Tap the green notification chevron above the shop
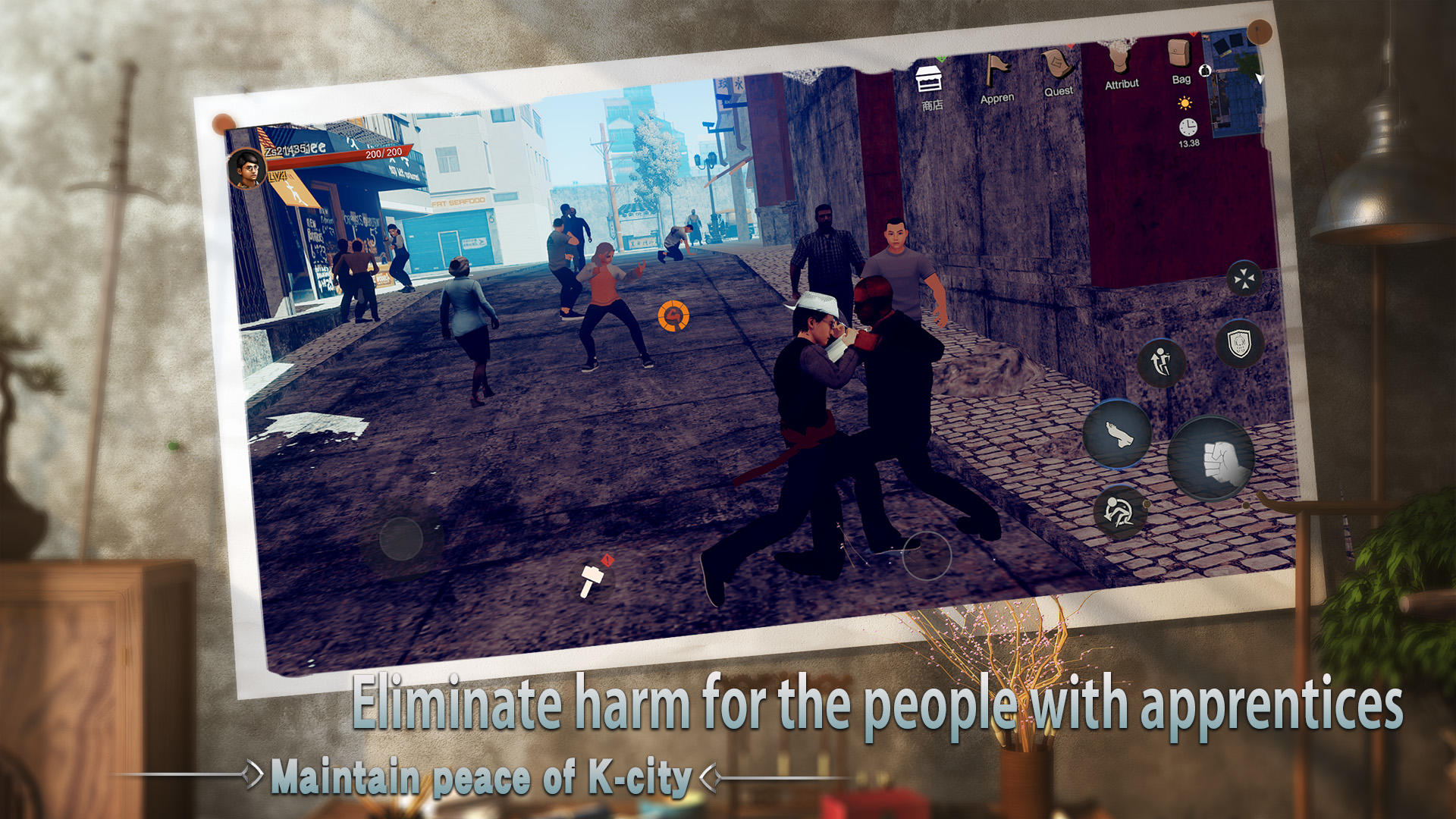This screenshot has width=1456, height=819. (x=940, y=58)
